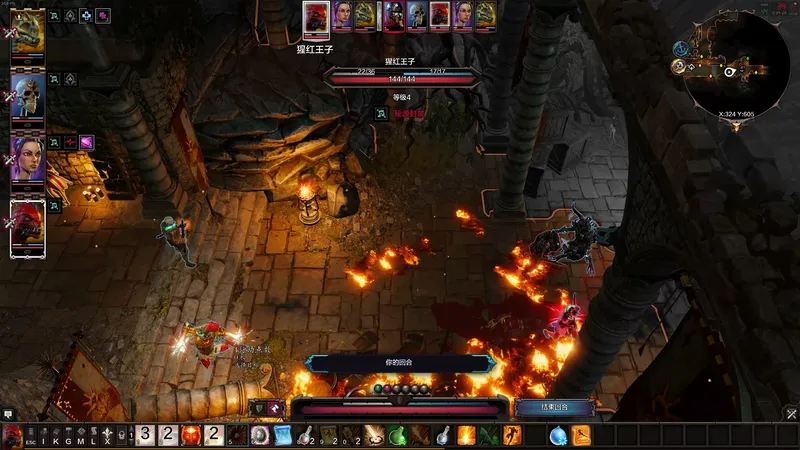The height and width of the screenshot is (450, 800).
Task: Open the Red Prince hotbar character portrait
Action: (13, 436)
